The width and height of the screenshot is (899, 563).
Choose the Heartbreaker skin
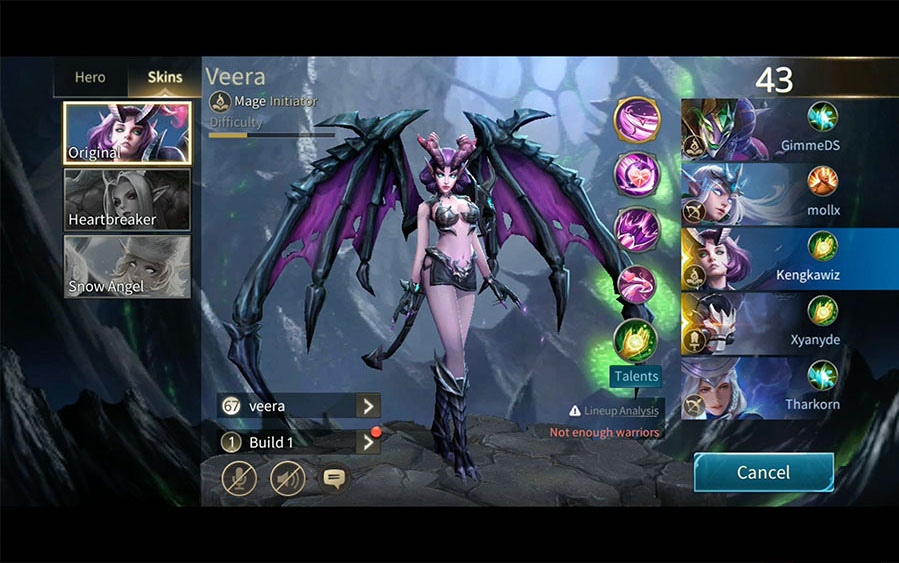coord(127,200)
